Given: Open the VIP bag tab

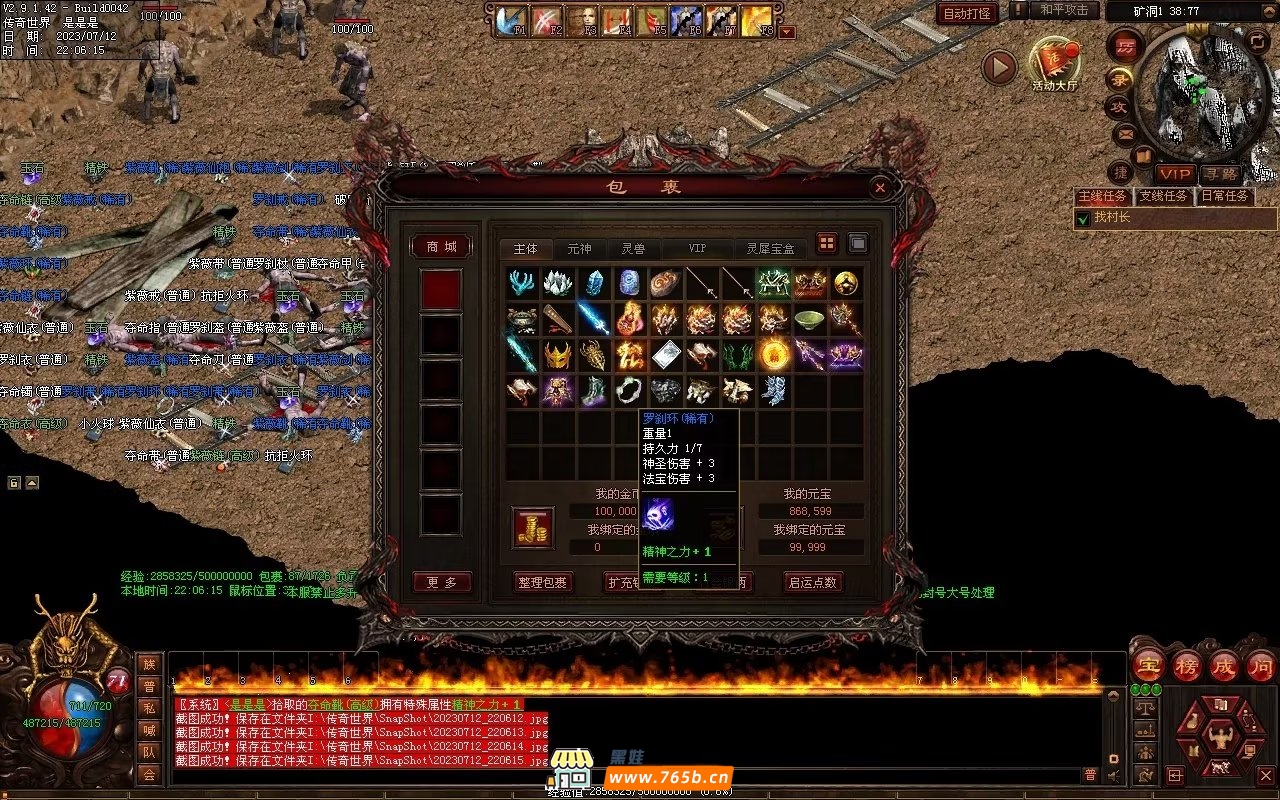Looking at the screenshot, I should [696, 248].
